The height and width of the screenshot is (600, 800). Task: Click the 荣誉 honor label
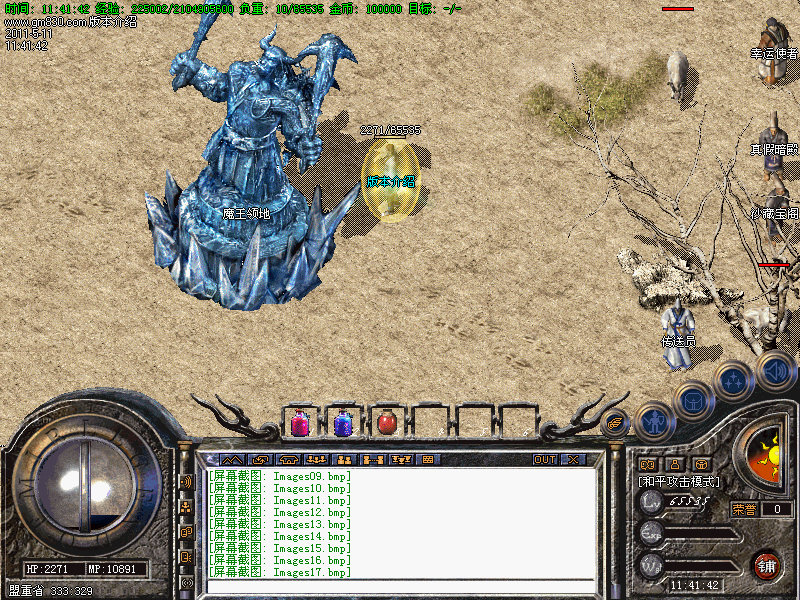click(x=744, y=509)
